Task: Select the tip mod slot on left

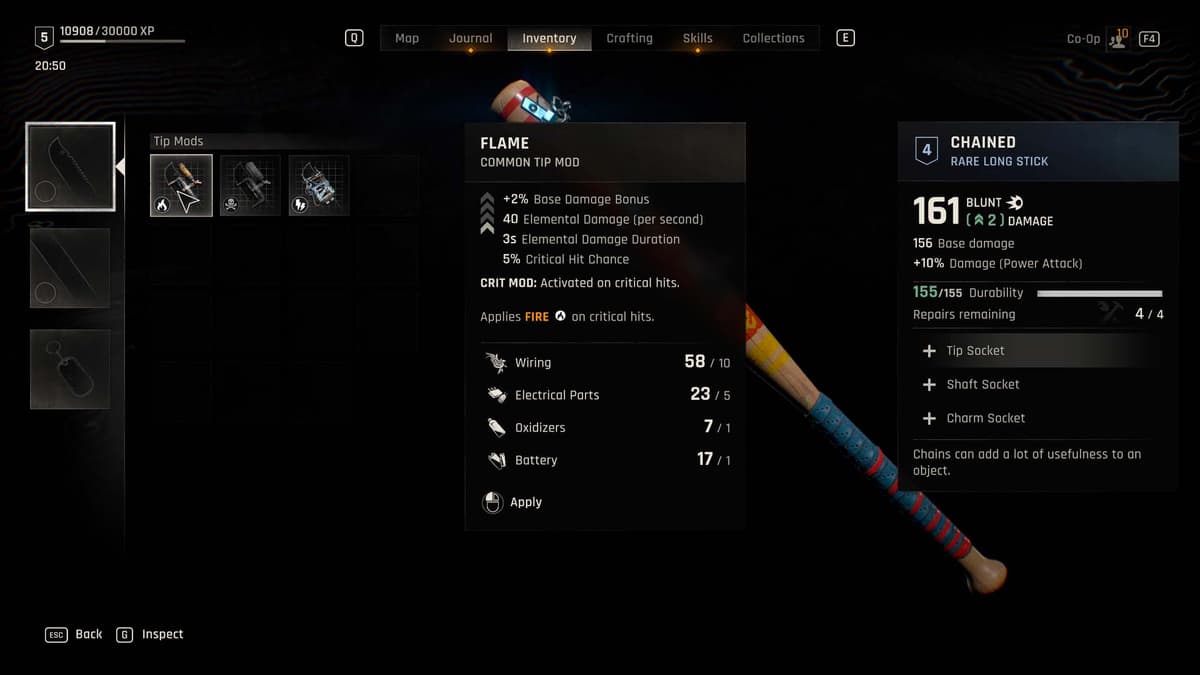Action: click(70, 167)
